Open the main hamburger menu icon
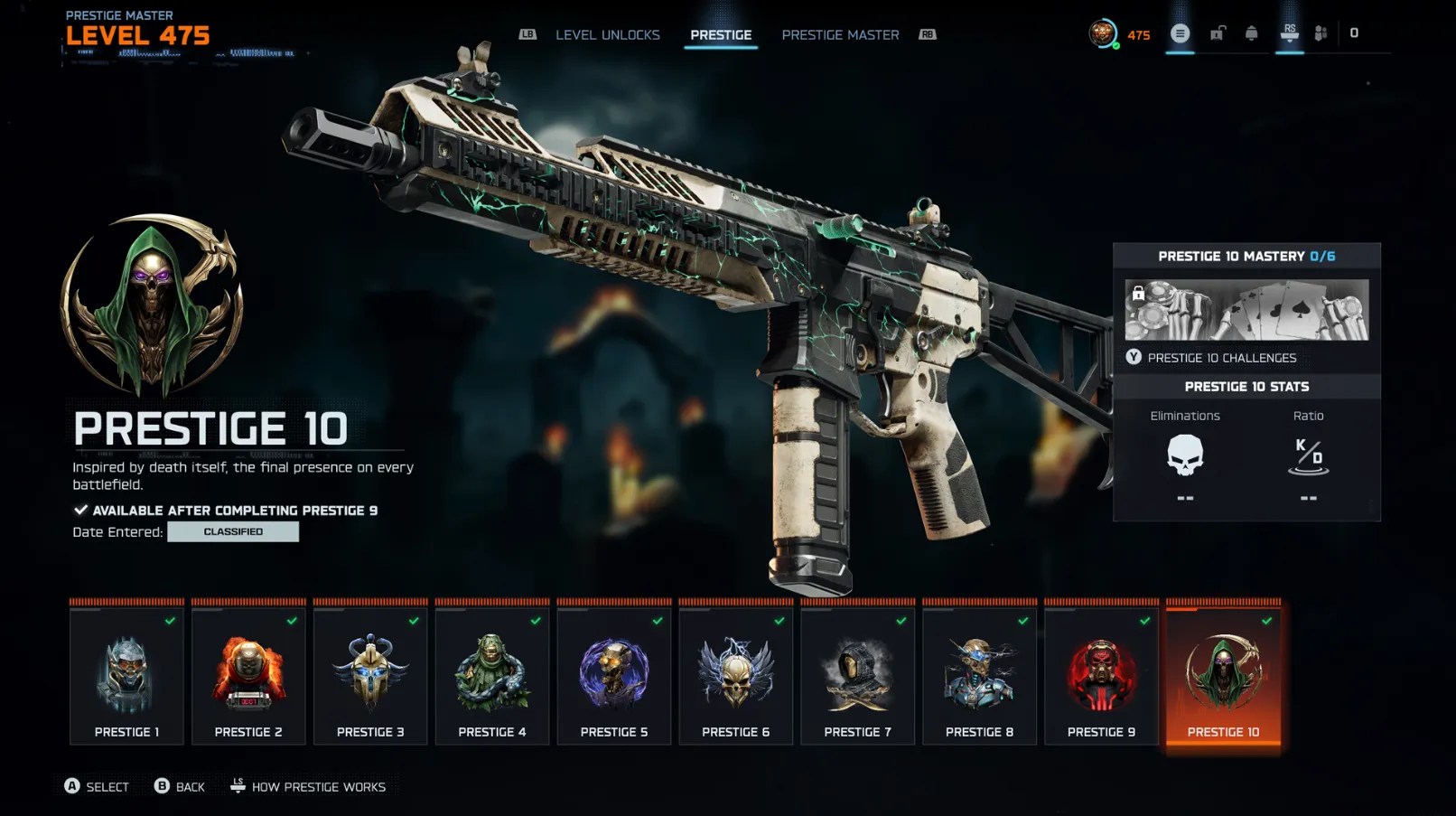 1180,33
